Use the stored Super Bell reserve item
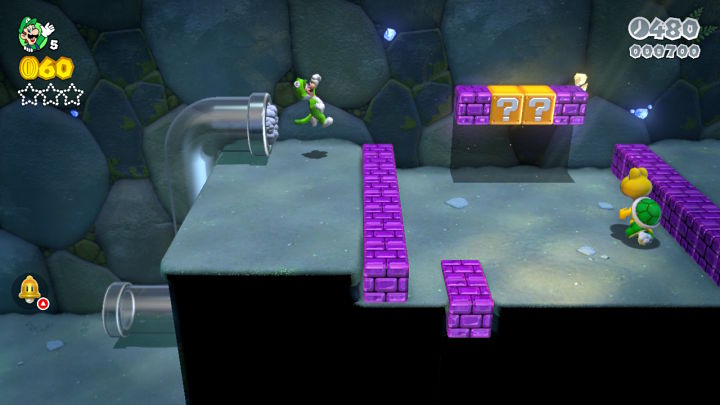Viewport: 720px width, 405px height. point(29,290)
